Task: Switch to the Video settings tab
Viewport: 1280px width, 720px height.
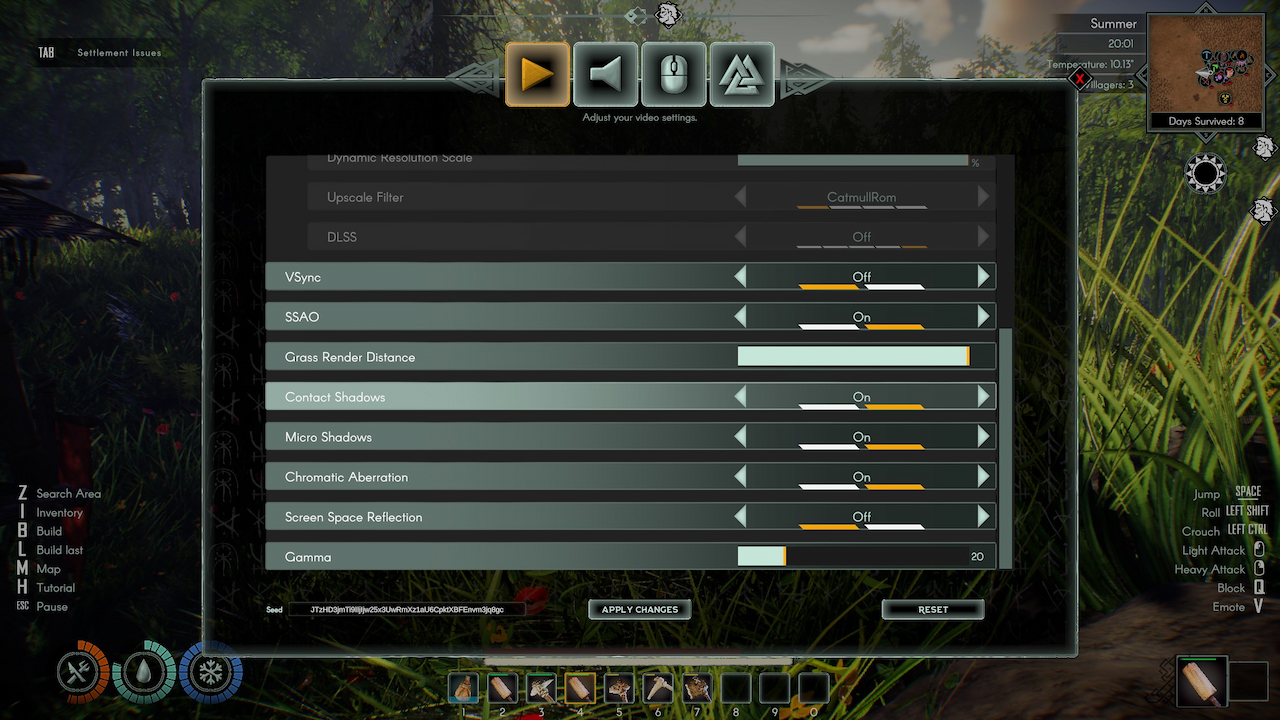Action: (x=741, y=74)
